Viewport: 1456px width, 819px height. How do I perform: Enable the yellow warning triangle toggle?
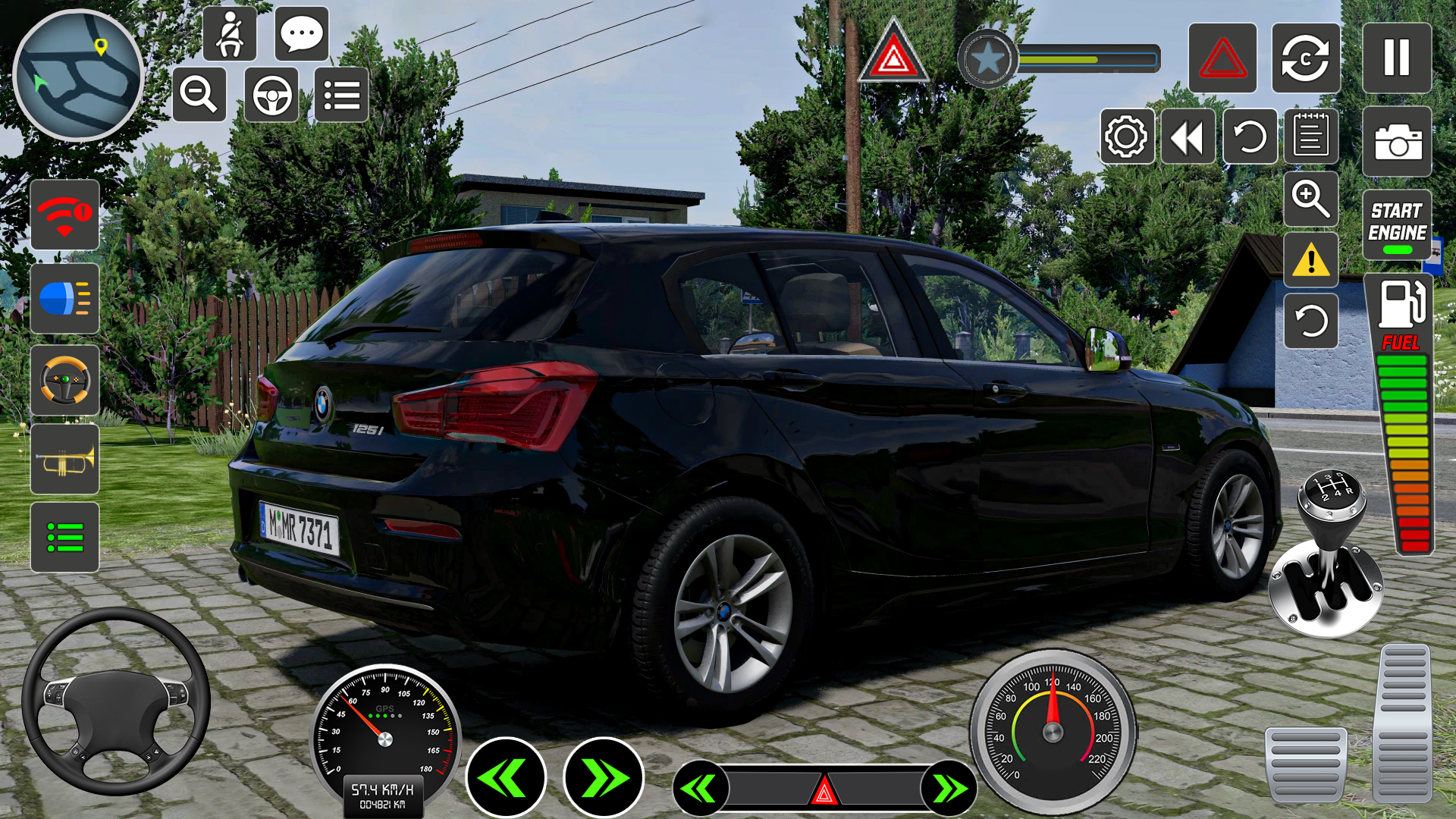point(1311,259)
